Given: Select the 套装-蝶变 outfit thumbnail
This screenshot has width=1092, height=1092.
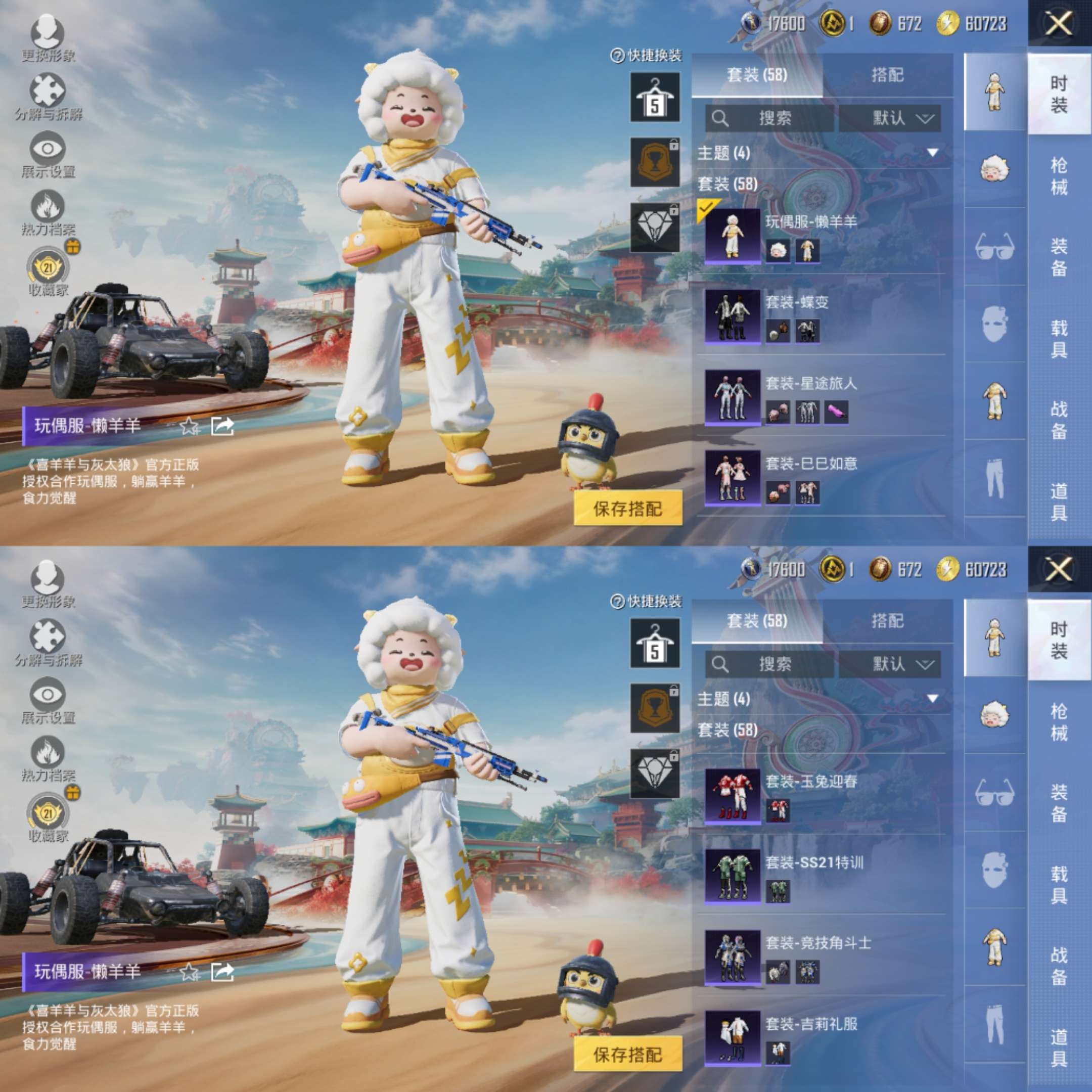Looking at the screenshot, I should pyautogui.click(x=734, y=316).
